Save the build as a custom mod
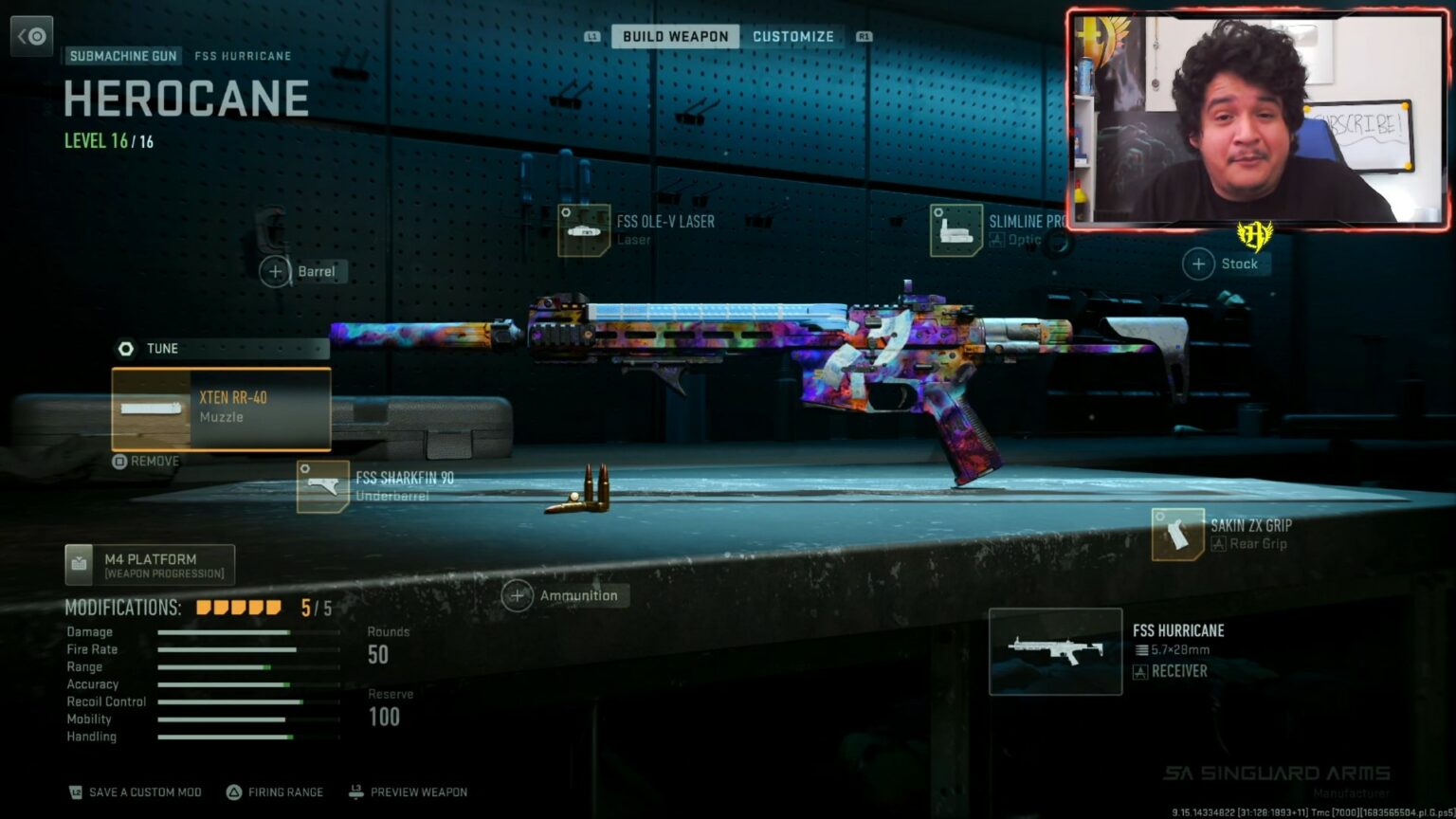The height and width of the screenshot is (819, 1456). pyautogui.click(x=136, y=792)
